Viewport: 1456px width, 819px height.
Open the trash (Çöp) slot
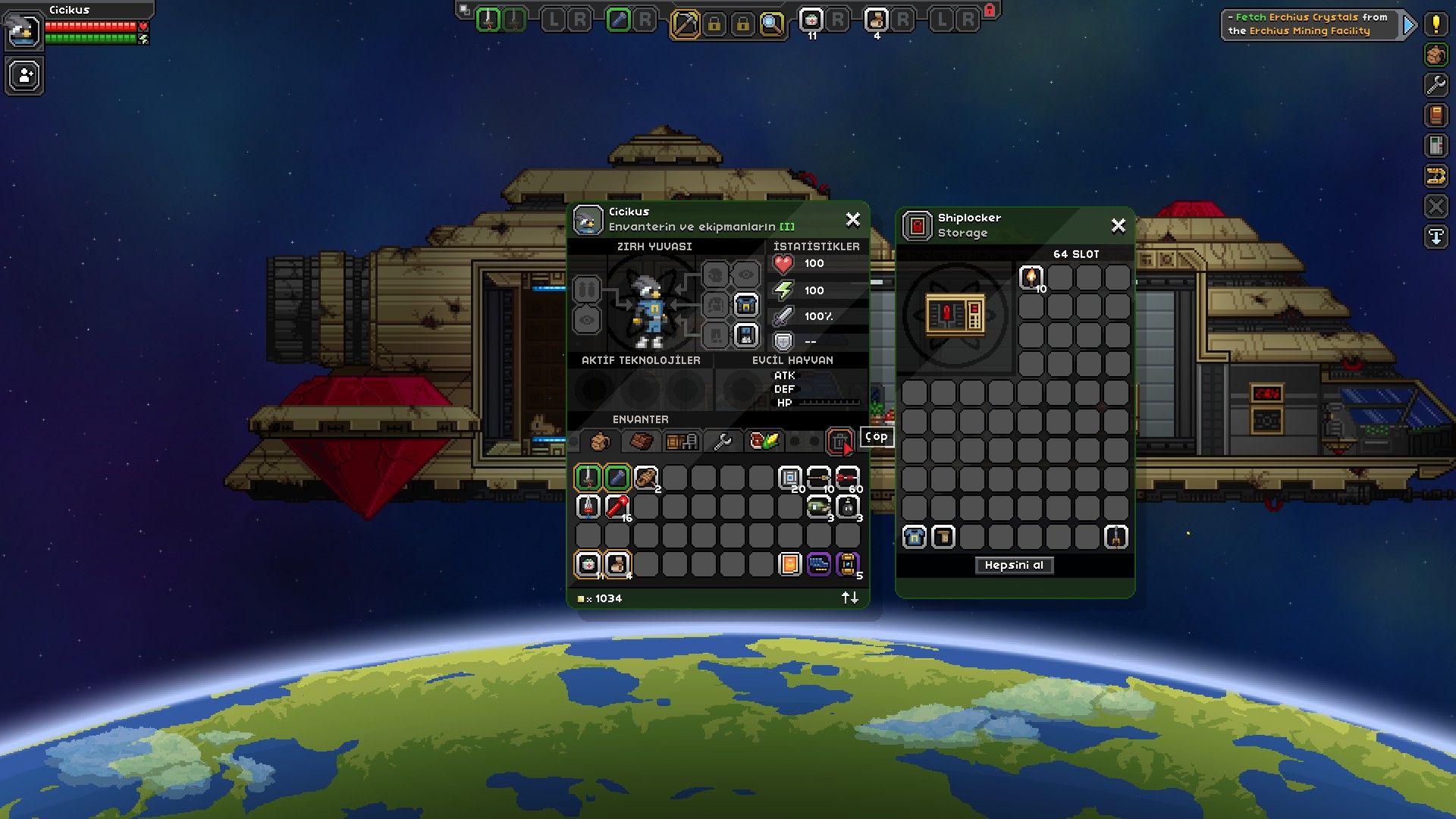(x=839, y=441)
